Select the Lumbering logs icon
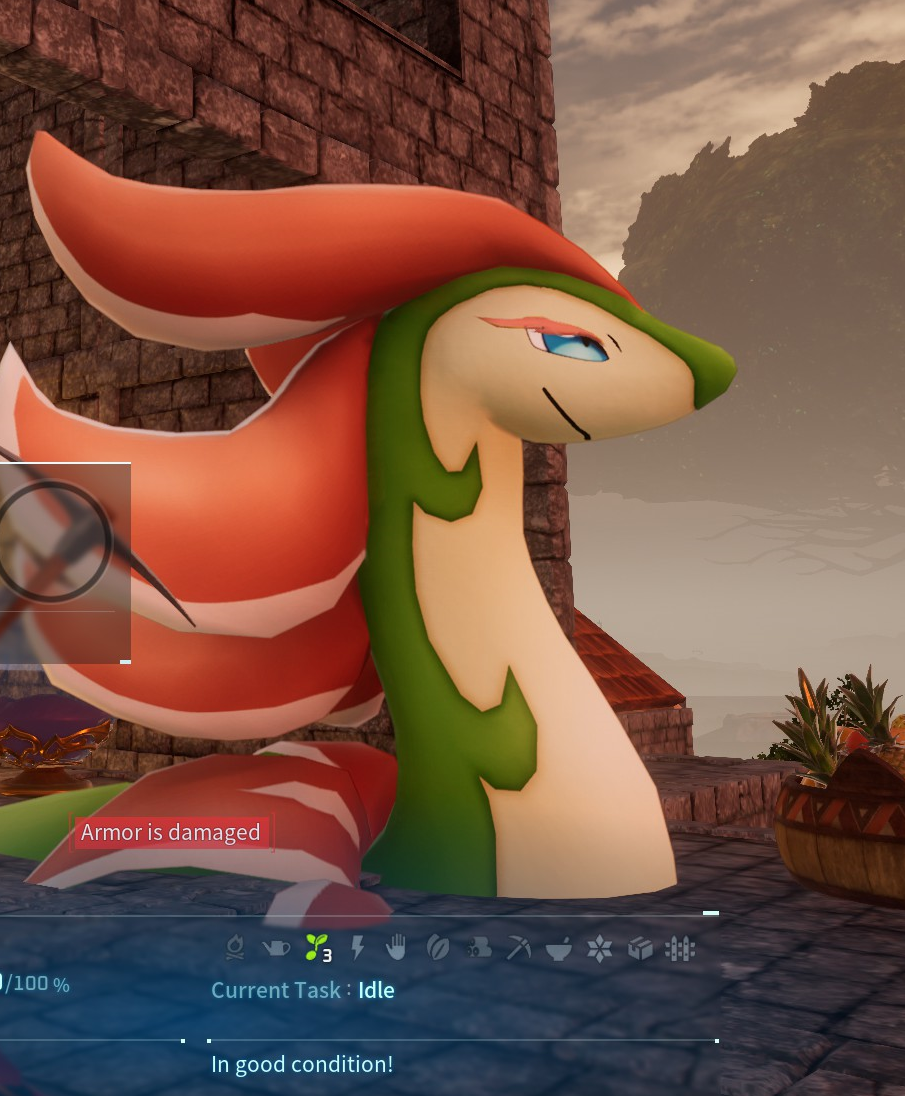The width and height of the screenshot is (905, 1096). point(478,947)
